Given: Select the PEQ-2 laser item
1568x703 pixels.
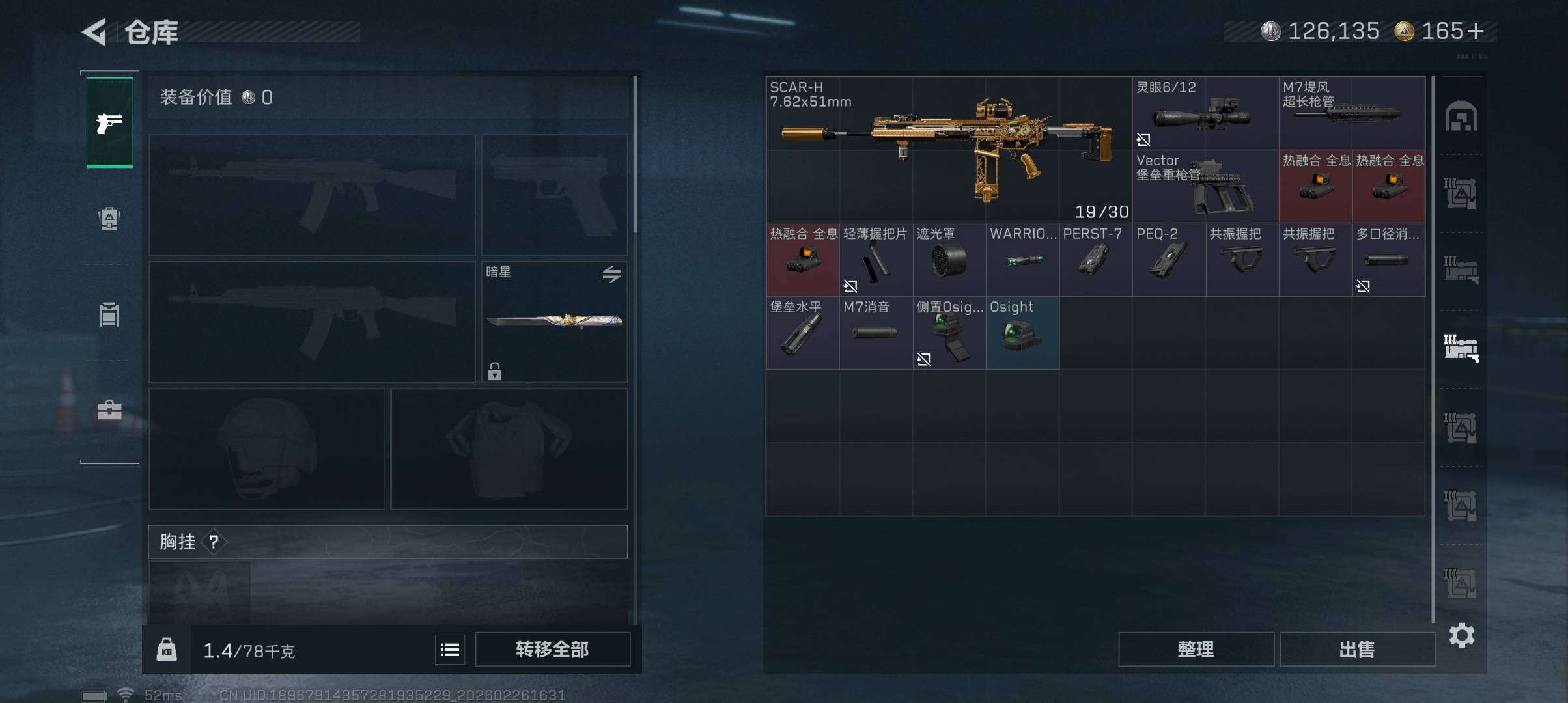Looking at the screenshot, I should [1168, 260].
